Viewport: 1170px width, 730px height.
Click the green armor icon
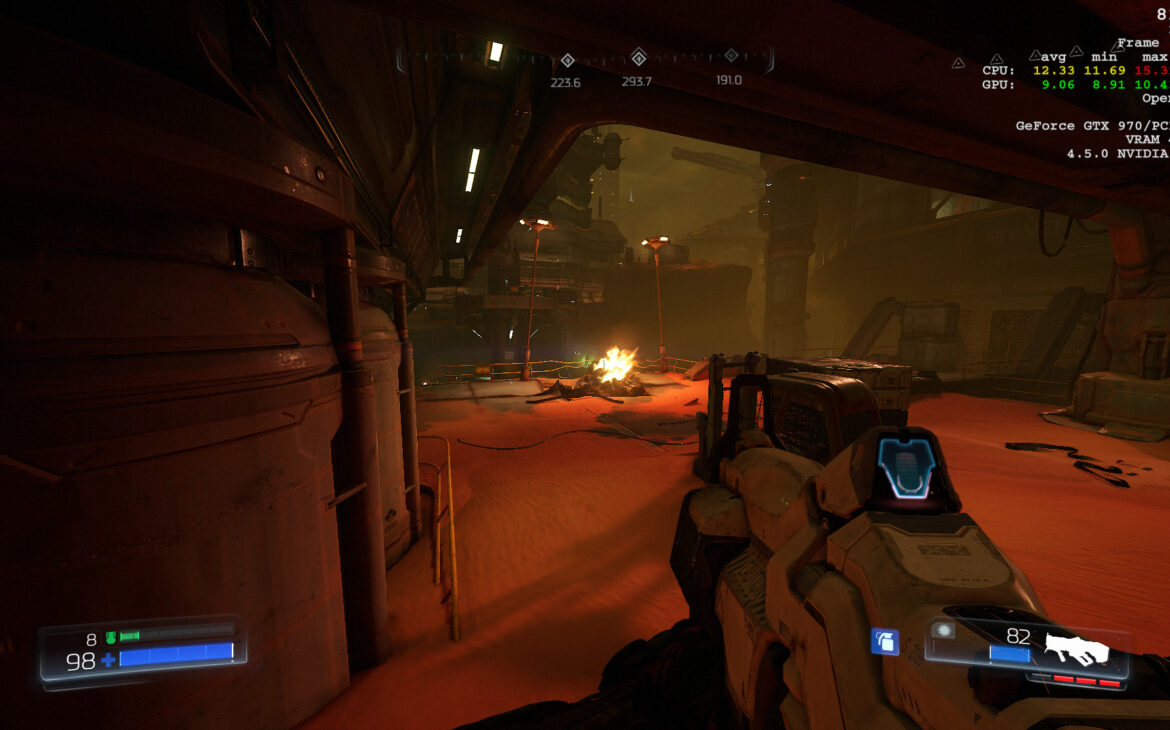pos(110,637)
